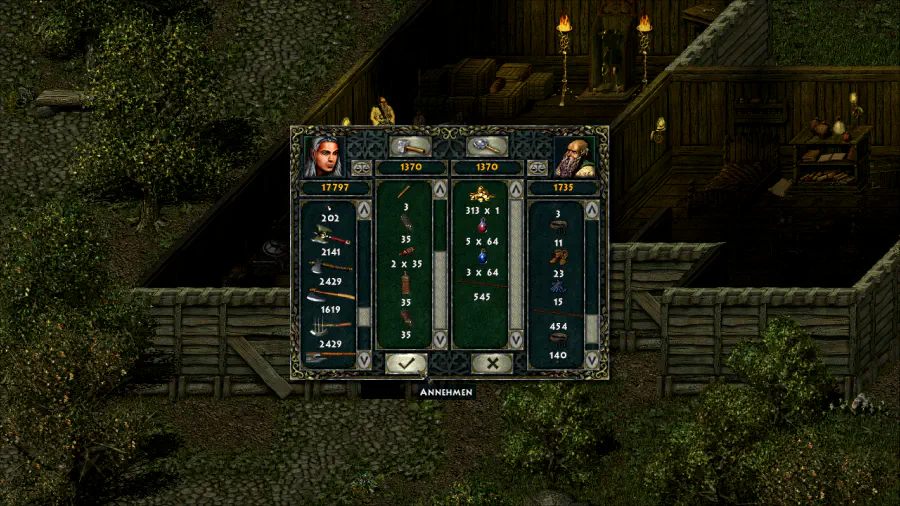
Task: Select the boots priced 23
Action: coord(558,257)
